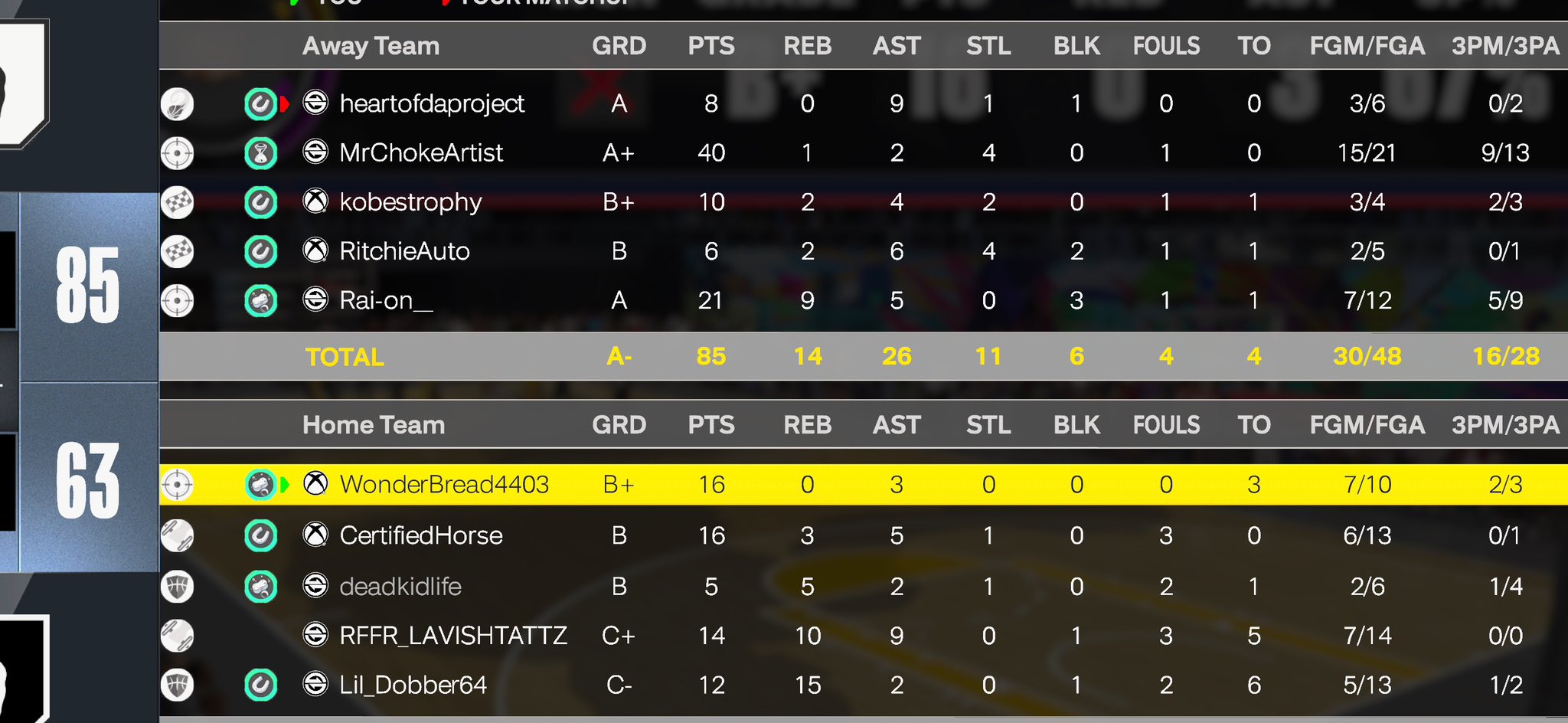
Task: Choose MrChokeArtist's player row
Action: click(x=421, y=152)
